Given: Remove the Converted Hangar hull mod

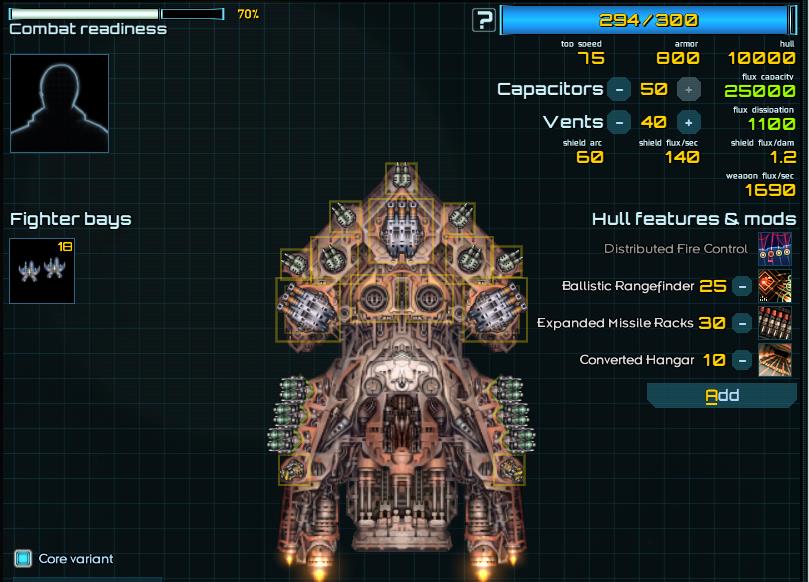Looking at the screenshot, I should pos(741,360).
